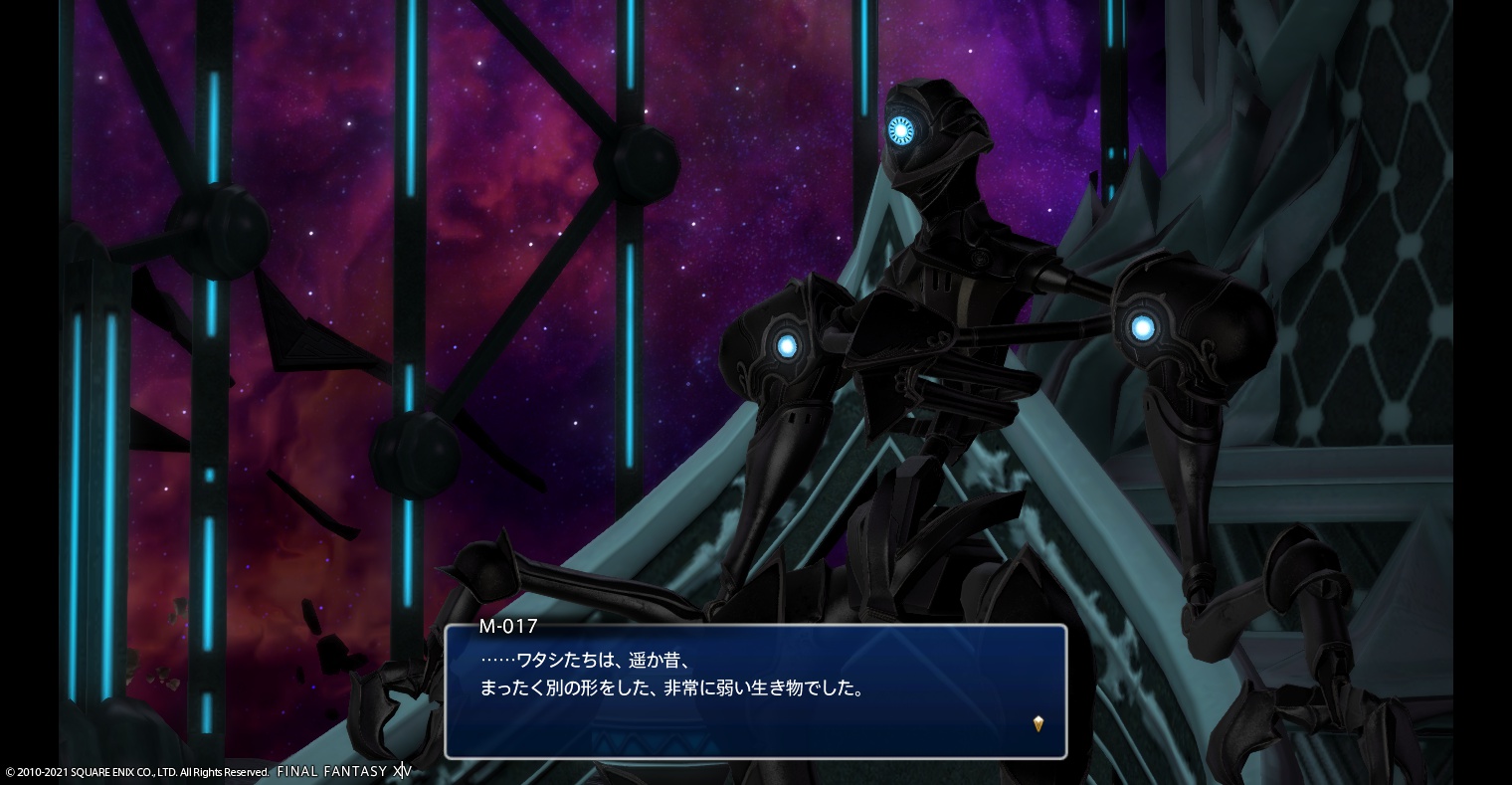Advance the M-017 dialogue box
The width and height of the screenshot is (1512, 785).
click(x=755, y=690)
